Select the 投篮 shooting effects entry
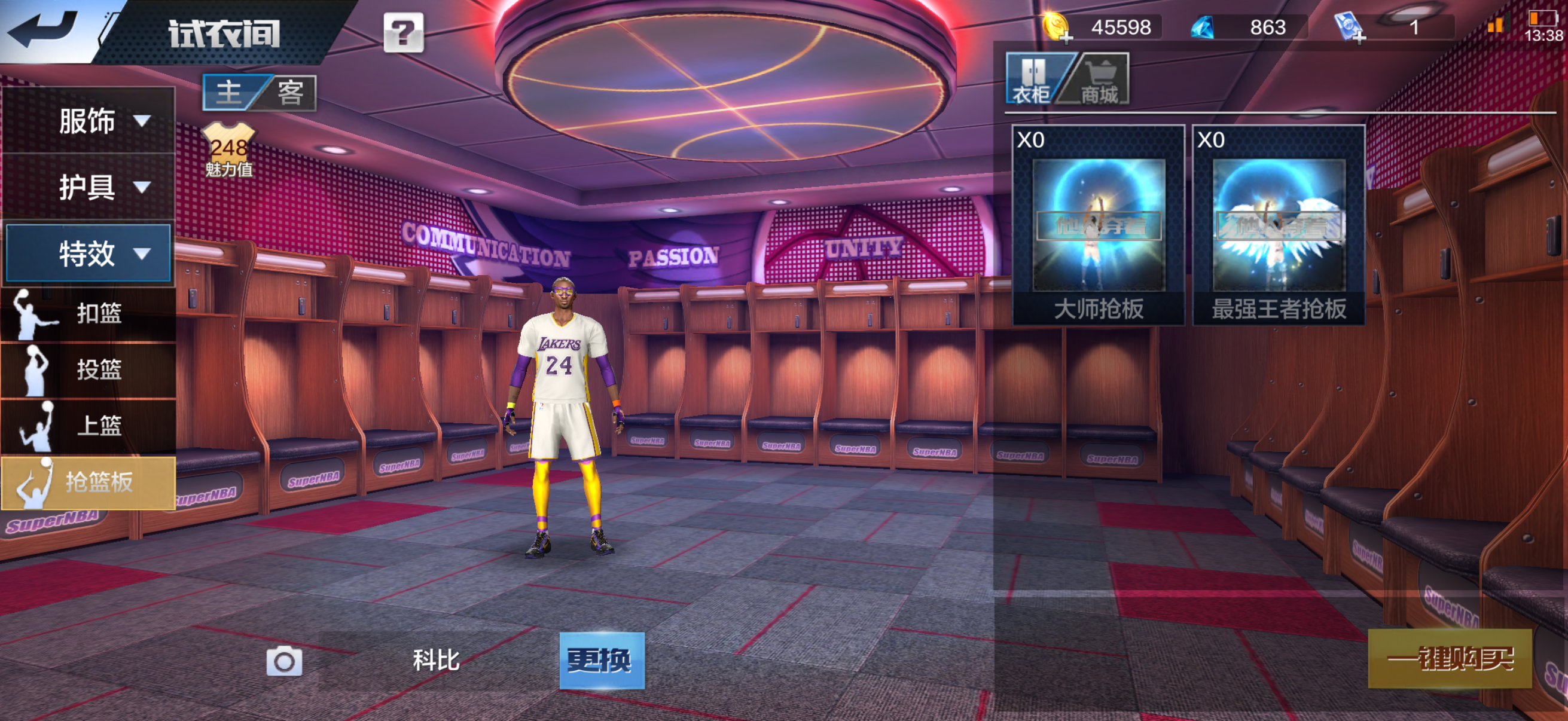 point(89,370)
